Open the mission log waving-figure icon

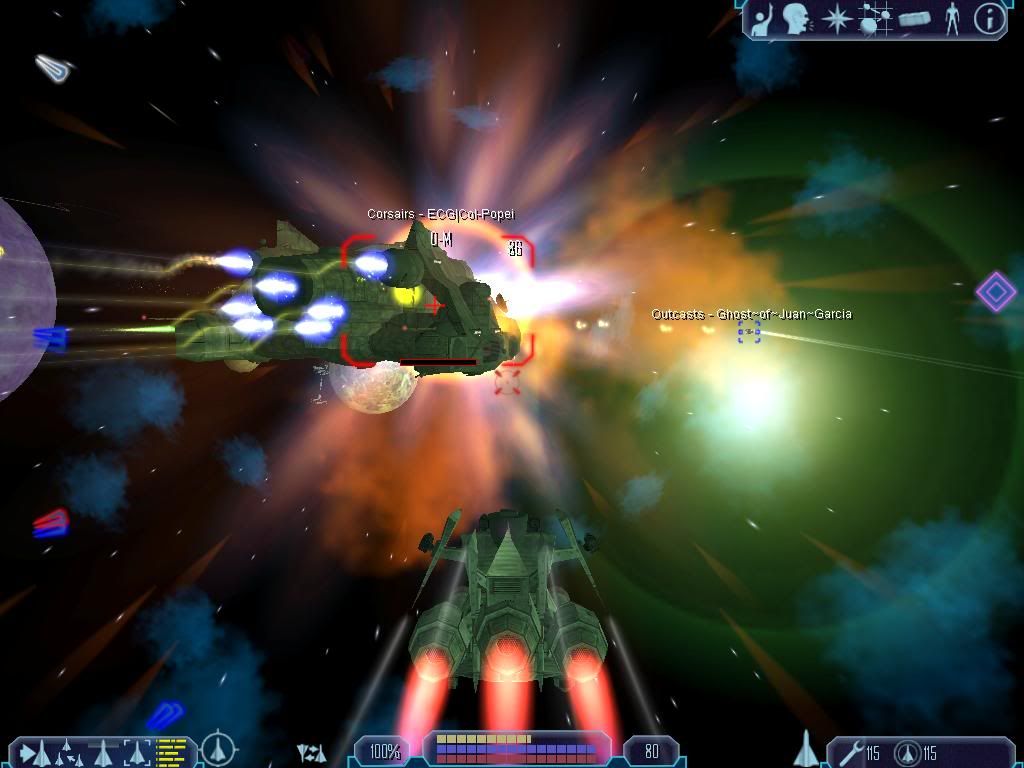pyautogui.click(x=762, y=19)
